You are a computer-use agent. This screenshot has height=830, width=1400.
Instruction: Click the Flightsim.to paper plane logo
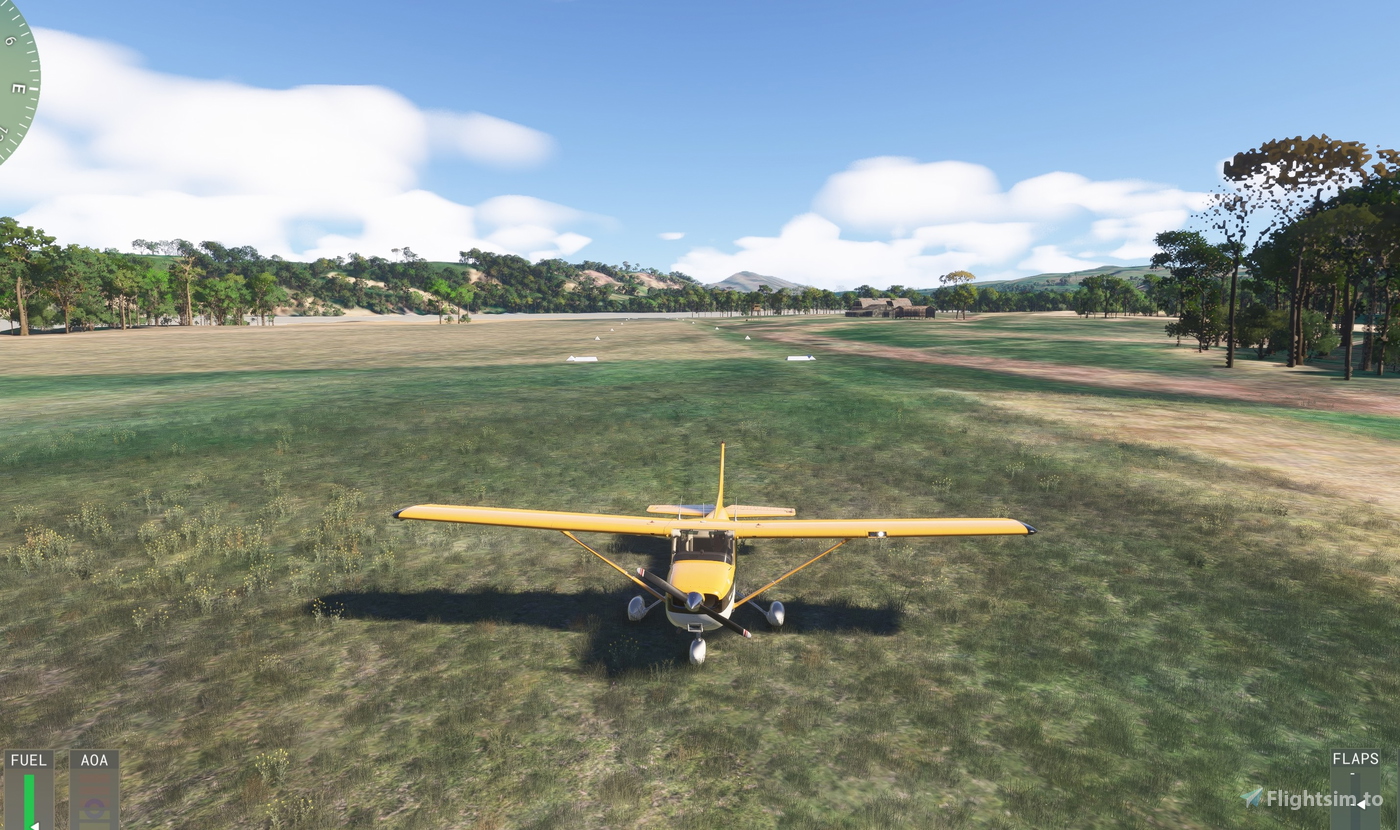pyautogui.click(x=1252, y=797)
